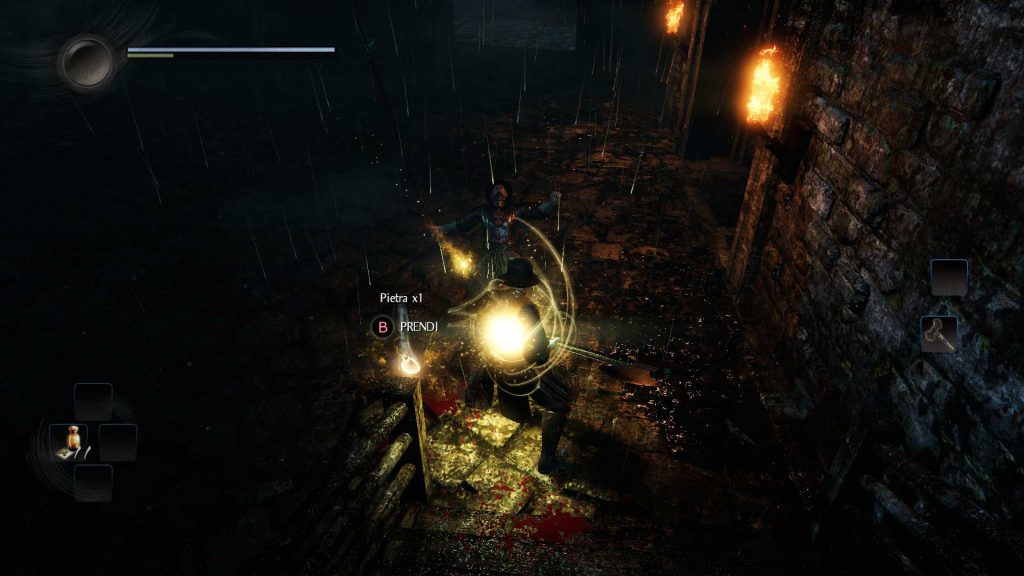
Task: Click the empty slot above the axe
Action: coord(948,277)
